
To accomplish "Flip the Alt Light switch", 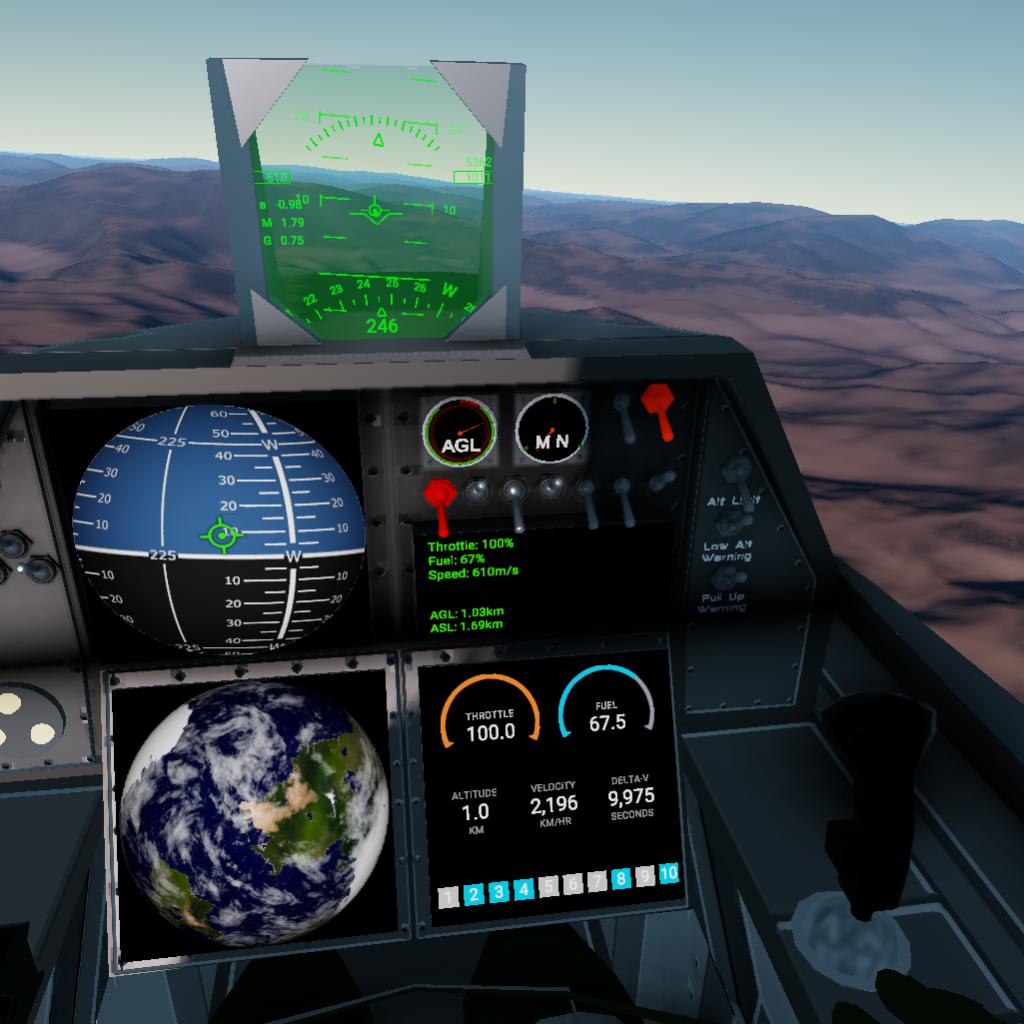I will [738, 471].
